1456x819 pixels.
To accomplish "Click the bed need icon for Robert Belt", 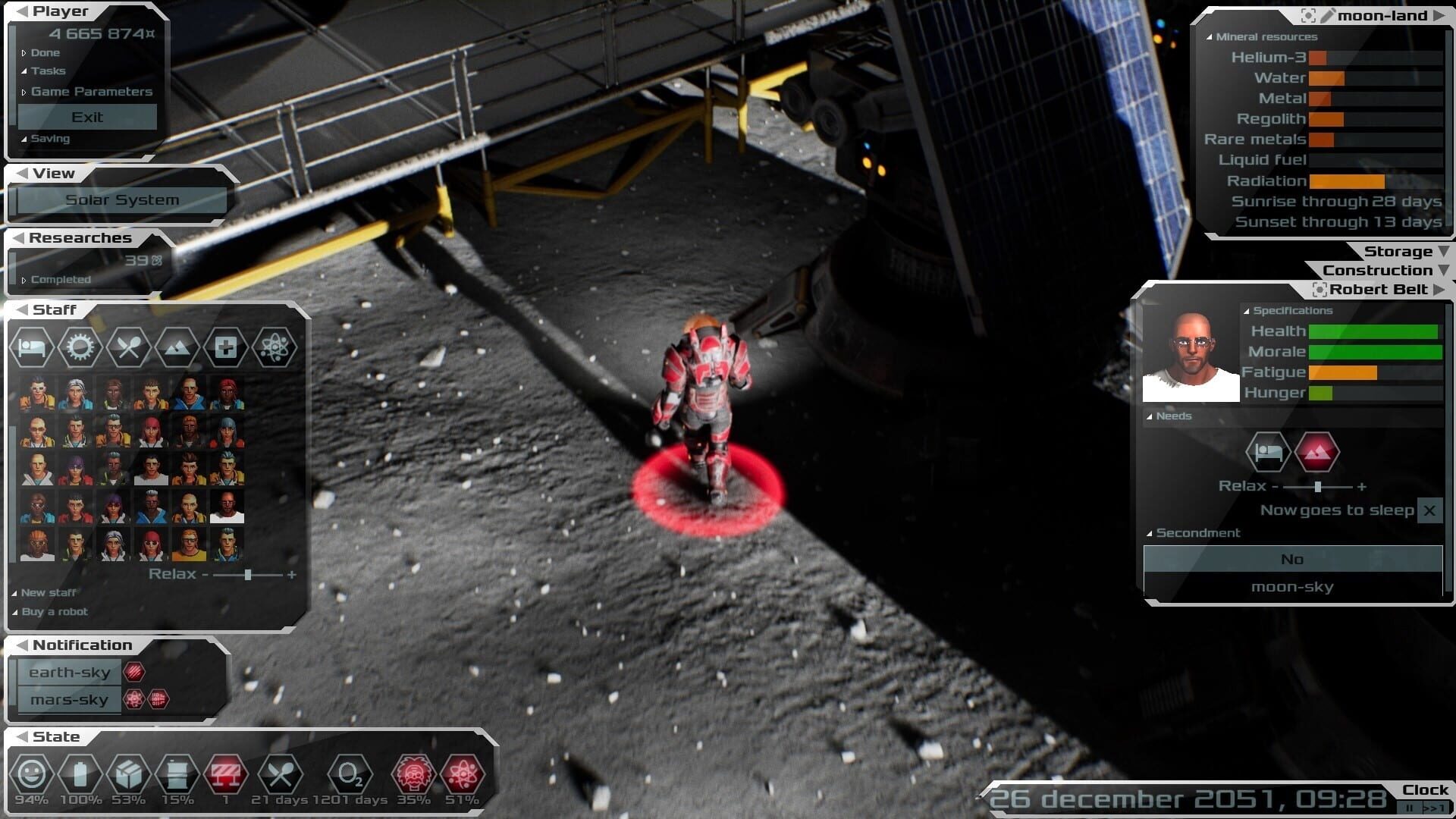I will [1268, 453].
